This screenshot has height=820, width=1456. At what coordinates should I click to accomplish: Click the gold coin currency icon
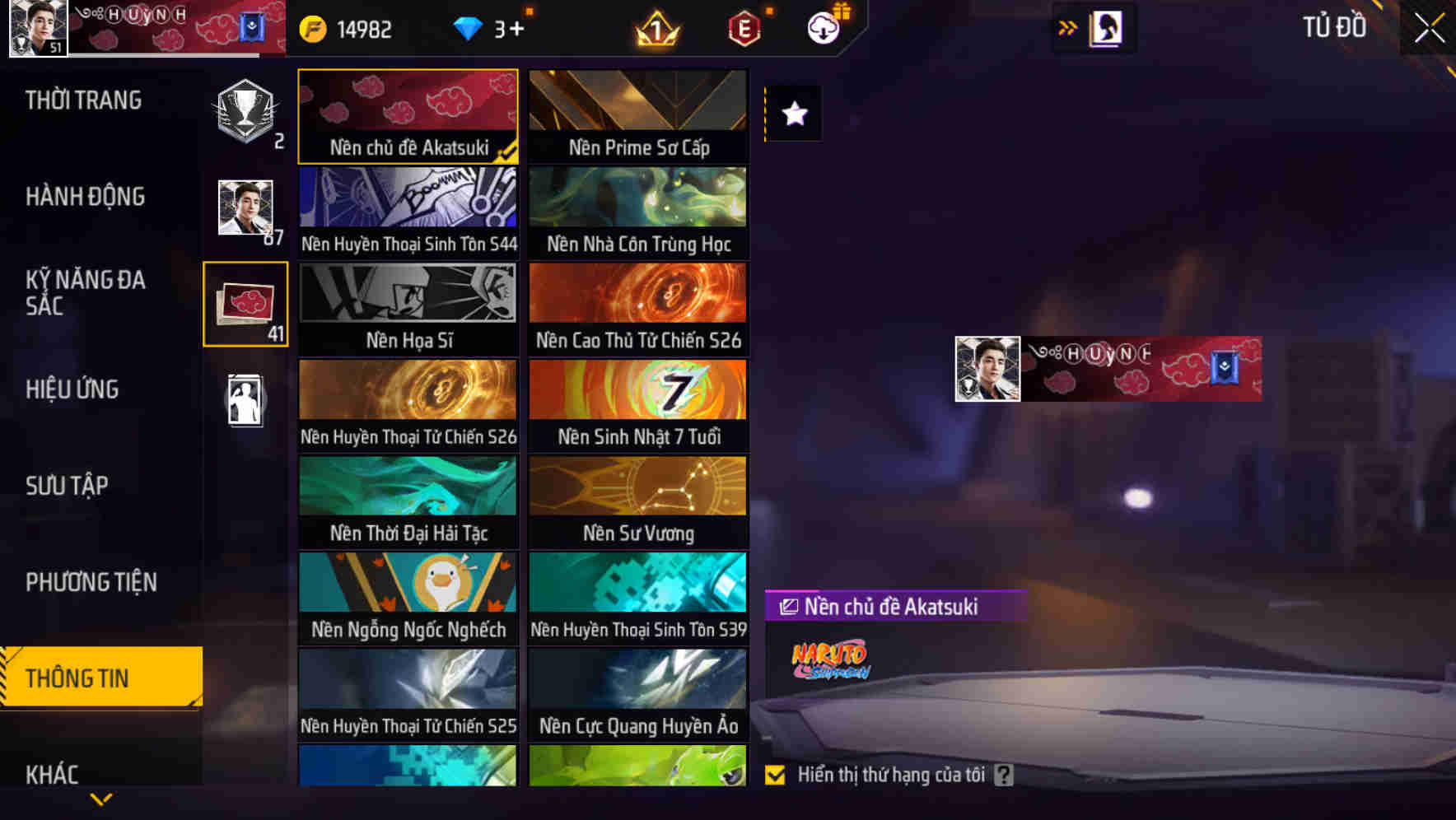312,27
